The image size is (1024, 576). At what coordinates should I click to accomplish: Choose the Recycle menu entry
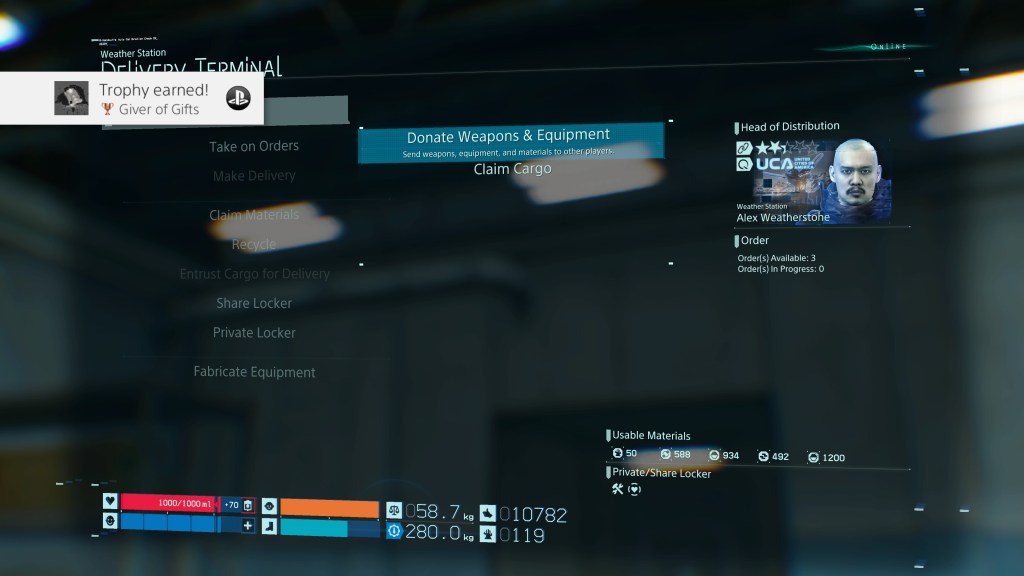[x=254, y=245]
